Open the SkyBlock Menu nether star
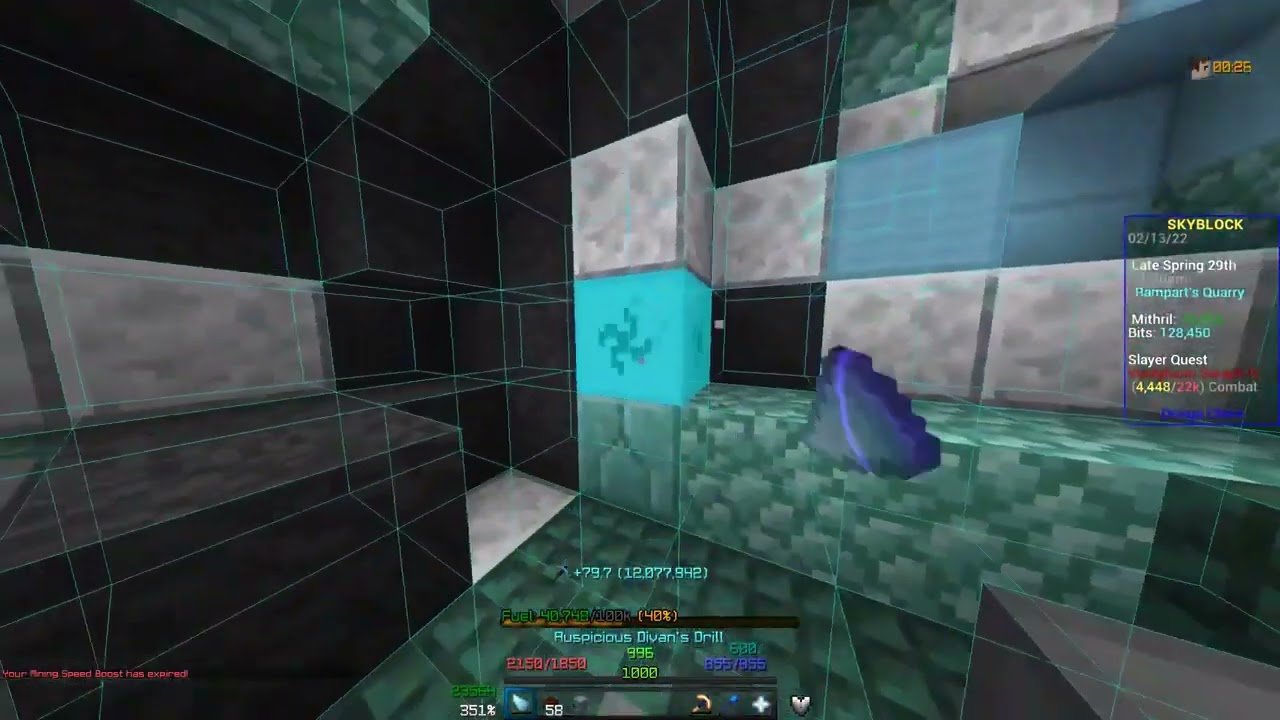Viewport: 1280px width, 720px height. (762, 702)
